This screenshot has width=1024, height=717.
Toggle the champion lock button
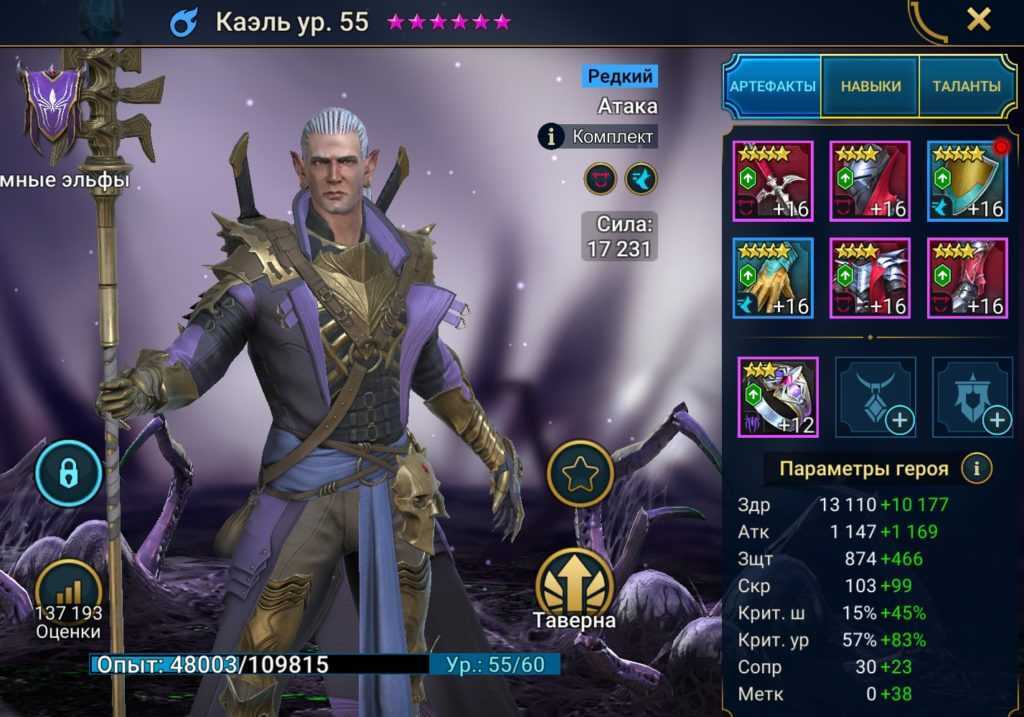(x=69, y=473)
